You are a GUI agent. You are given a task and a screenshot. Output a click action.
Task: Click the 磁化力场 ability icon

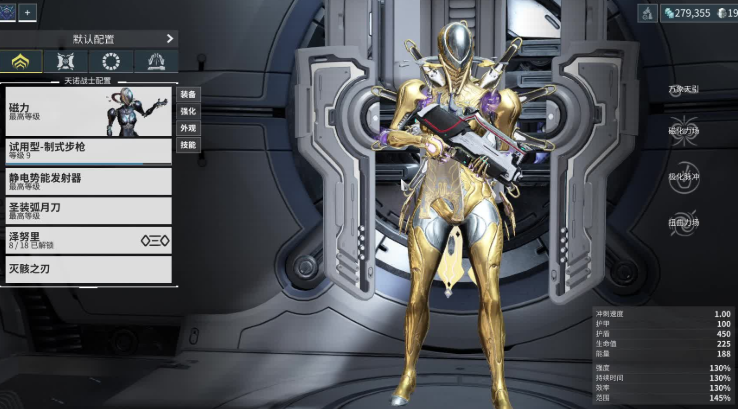tap(684, 130)
